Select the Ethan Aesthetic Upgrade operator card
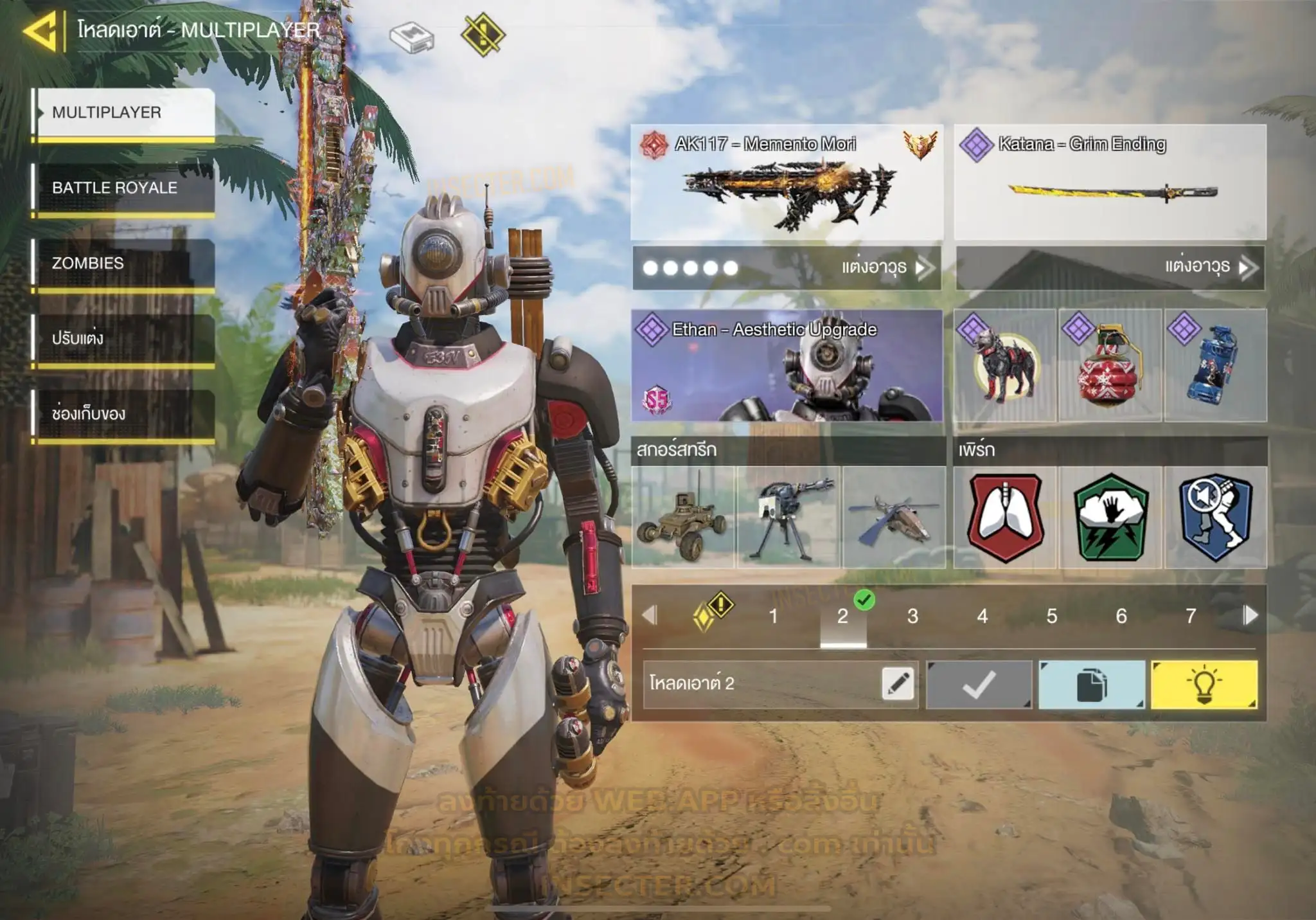Screen dimensions: 1316x920 pos(787,365)
